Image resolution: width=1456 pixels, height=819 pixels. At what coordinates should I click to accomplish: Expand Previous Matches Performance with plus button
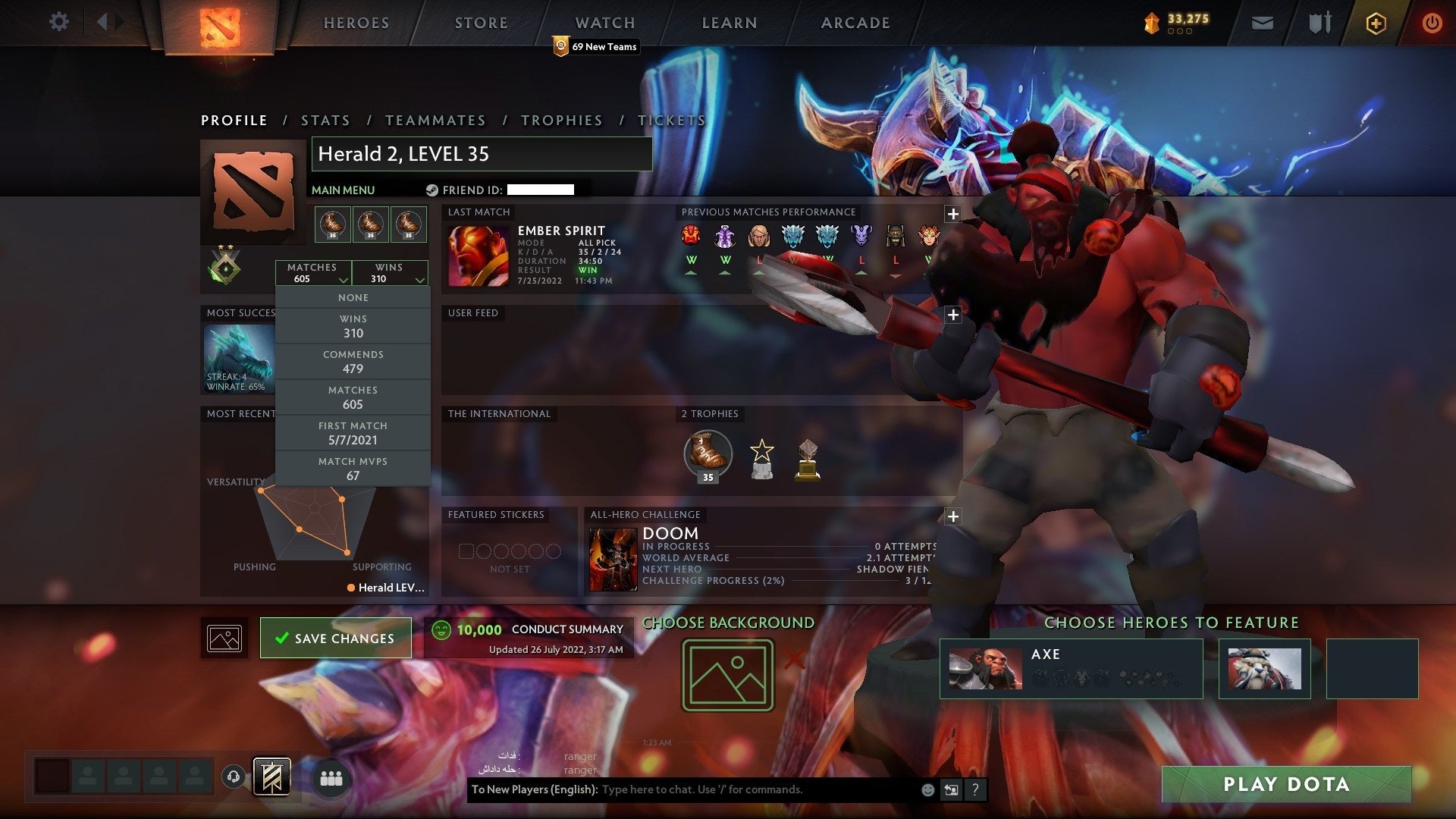click(953, 215)
